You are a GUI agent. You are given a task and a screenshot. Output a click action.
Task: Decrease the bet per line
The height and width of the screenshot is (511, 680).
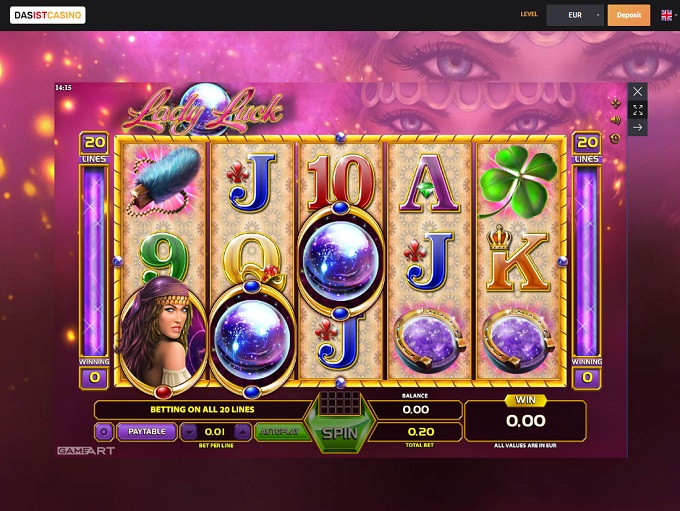(189, 432)
